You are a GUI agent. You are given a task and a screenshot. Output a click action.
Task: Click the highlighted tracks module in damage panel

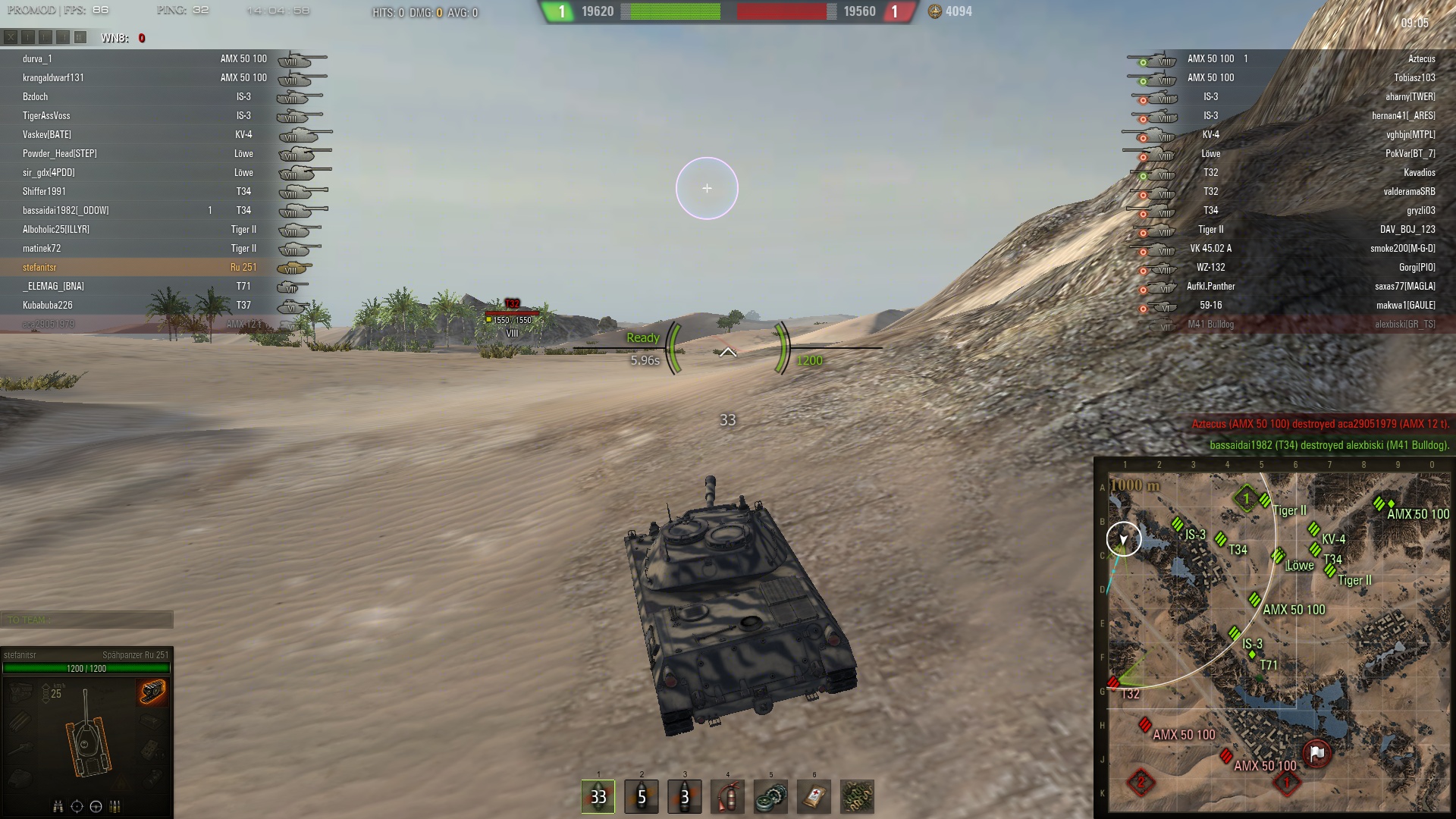click(x=152, y=692)
